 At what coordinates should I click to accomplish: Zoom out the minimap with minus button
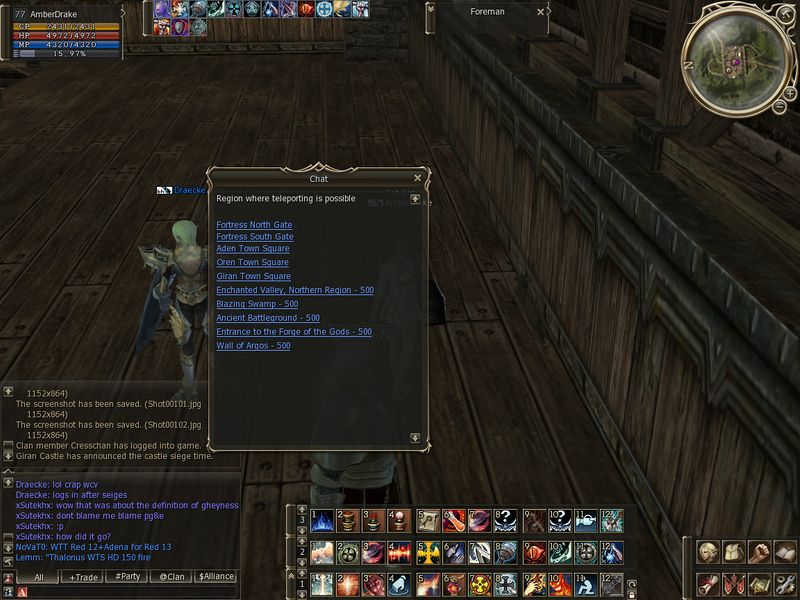click(778, 106)
